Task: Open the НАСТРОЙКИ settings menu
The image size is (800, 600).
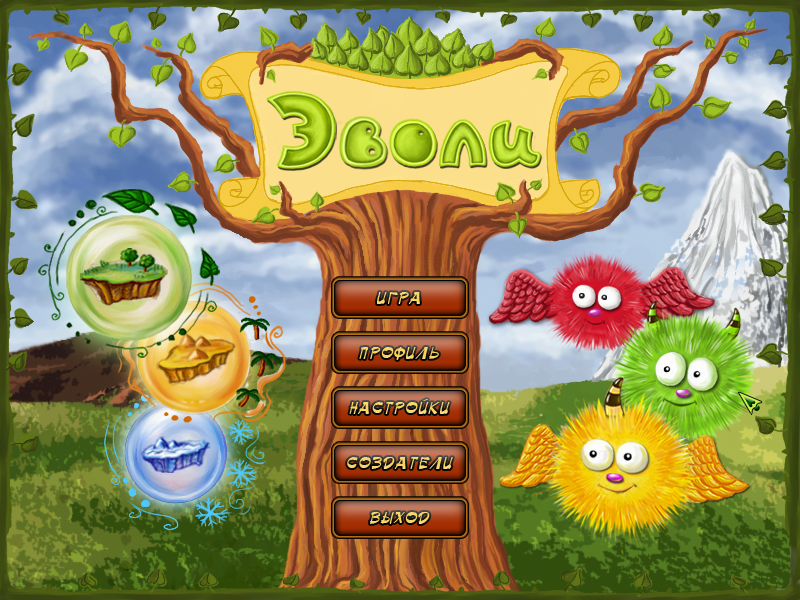Action: point(399,408)
